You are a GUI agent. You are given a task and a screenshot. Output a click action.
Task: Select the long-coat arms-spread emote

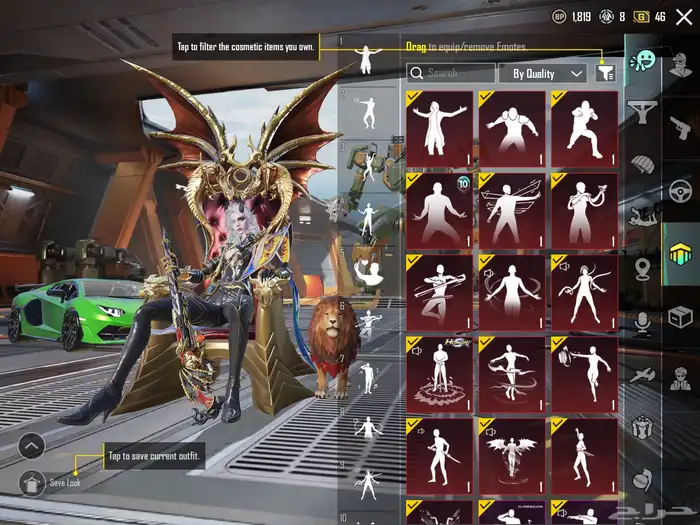click(x=440, y=127)
